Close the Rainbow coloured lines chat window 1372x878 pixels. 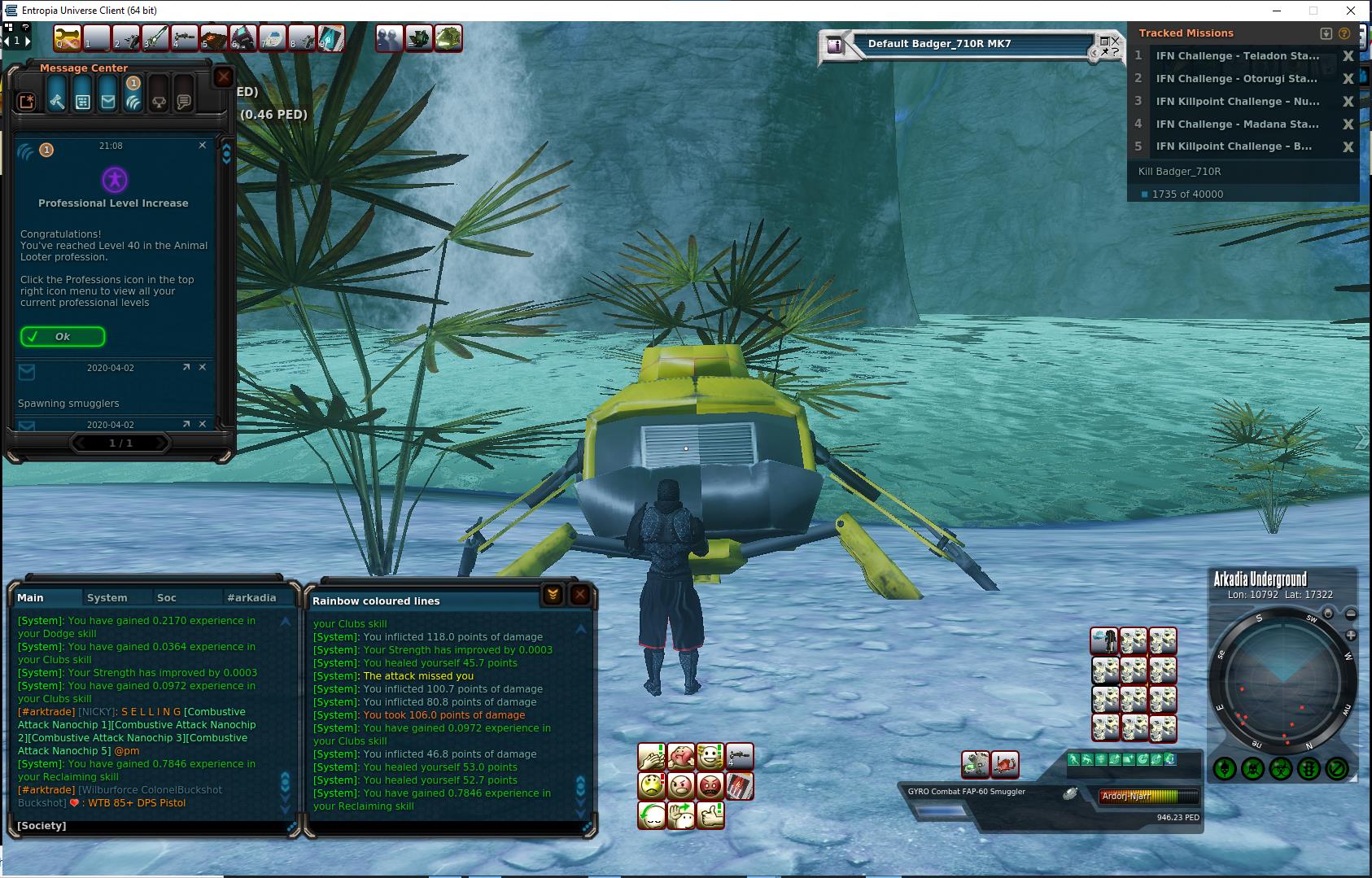point(579,595)
